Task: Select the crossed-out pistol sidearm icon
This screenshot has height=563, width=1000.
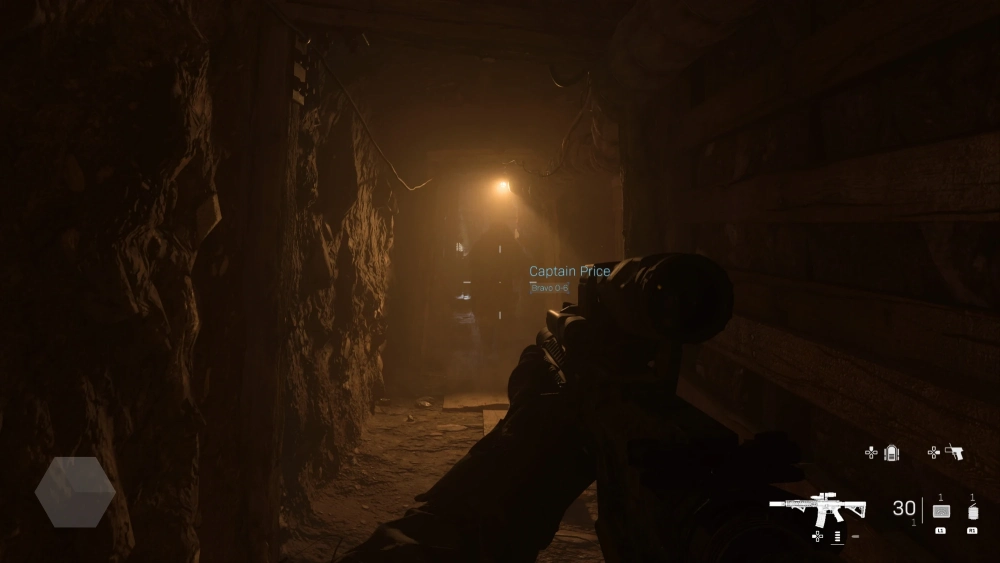Action: click(954, 453)
